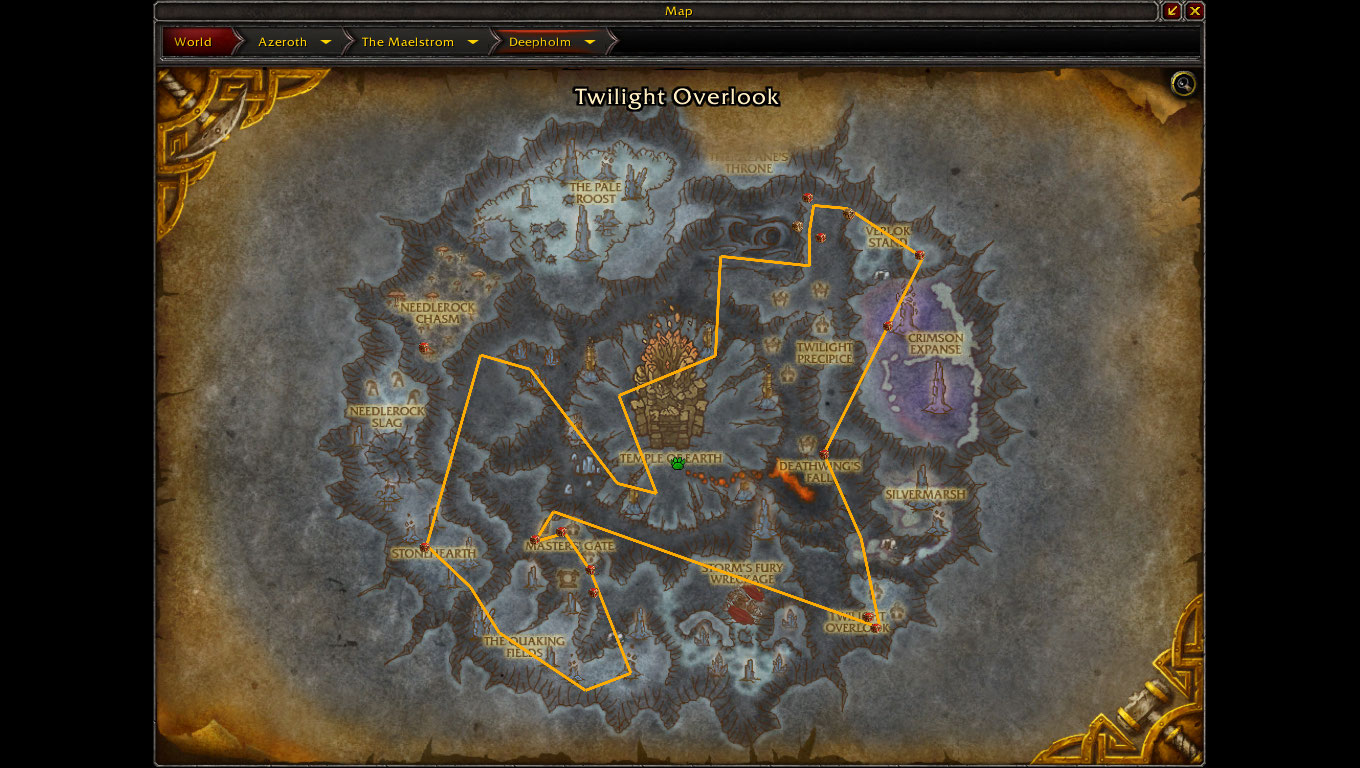The height and width of the screenshot is (768, 1360).
Task: Click the Needlerock Chasm area label
Action: [x=437, y=313]
